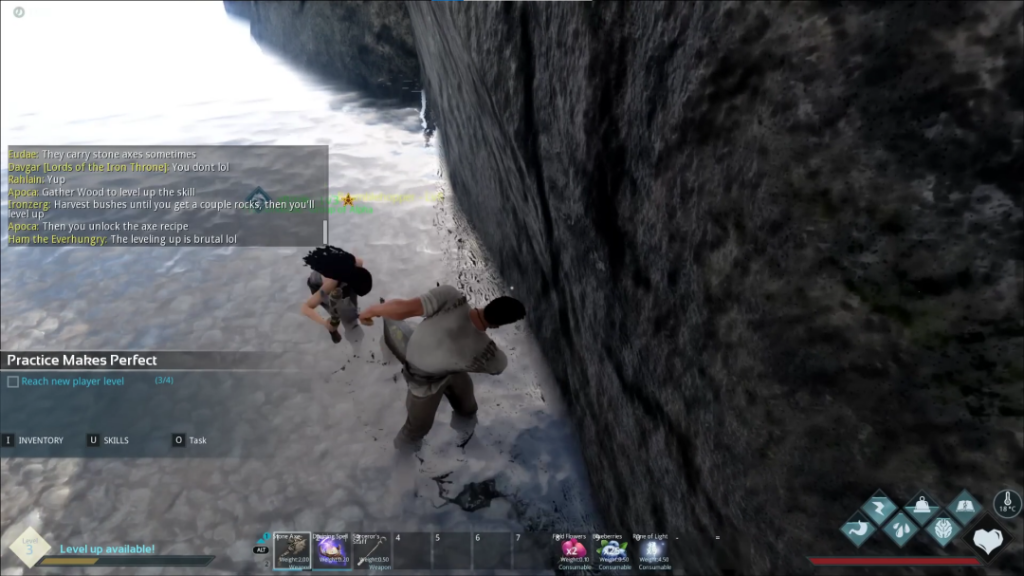Click the weight carry-load icon

pos(922,508)
